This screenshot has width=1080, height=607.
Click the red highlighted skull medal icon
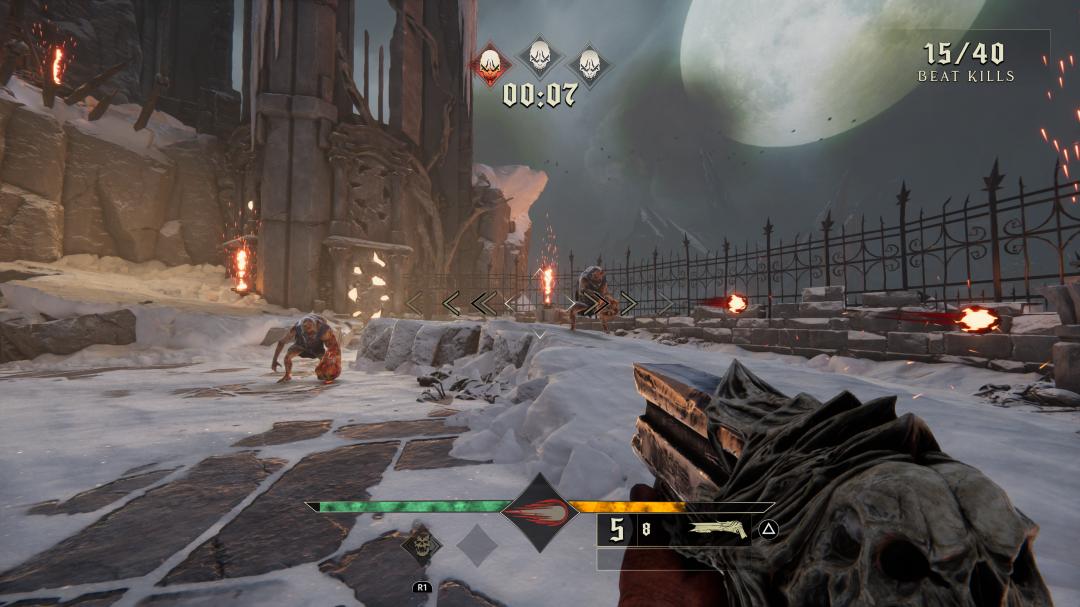490,64
